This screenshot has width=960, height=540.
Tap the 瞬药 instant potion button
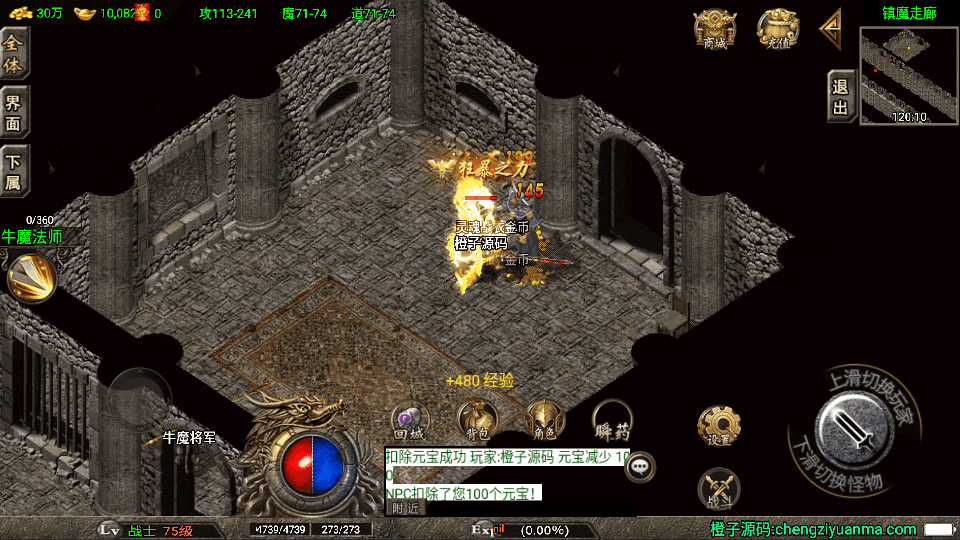click(612, 420)
